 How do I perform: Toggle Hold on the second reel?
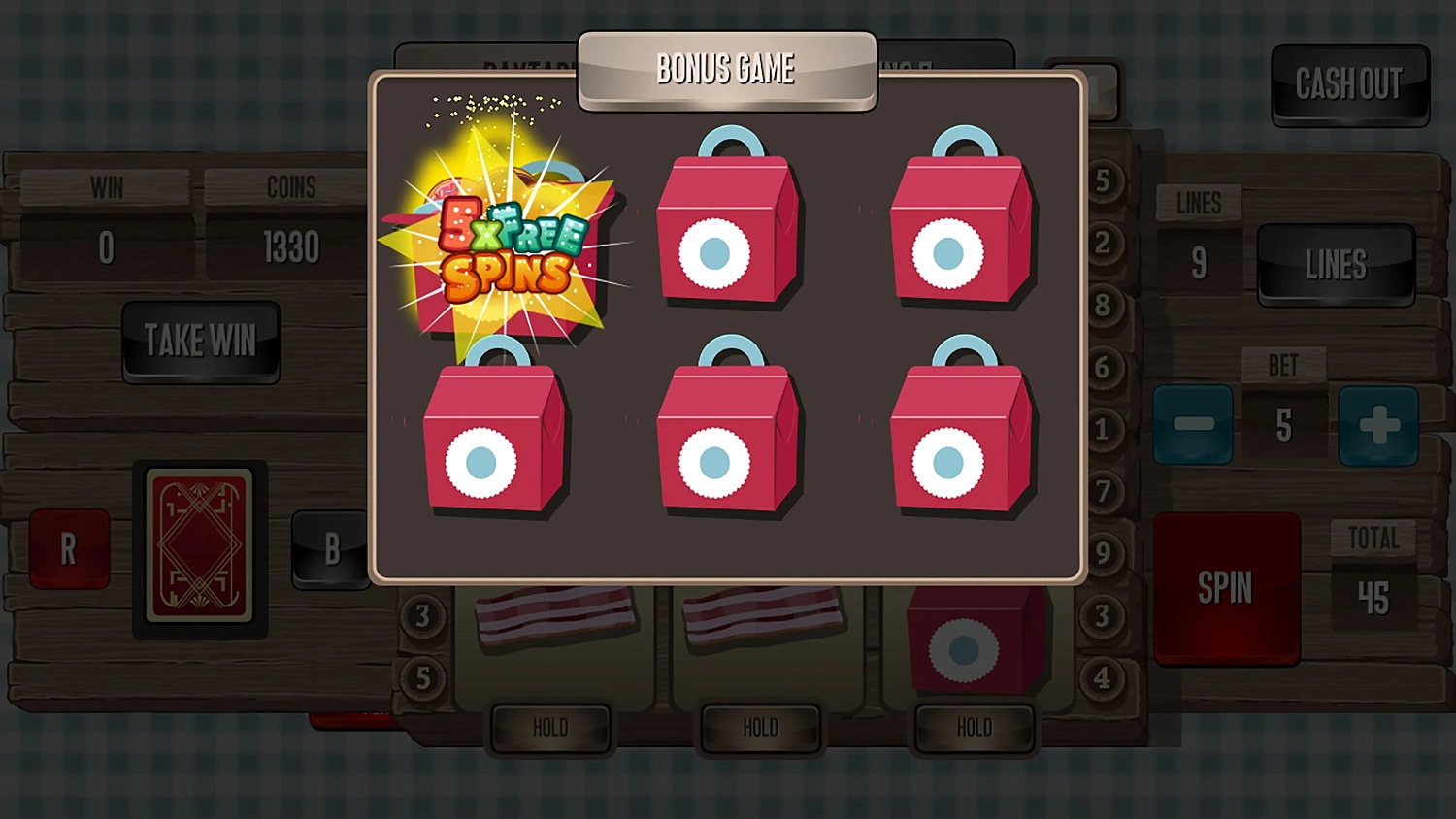(761, 727)
